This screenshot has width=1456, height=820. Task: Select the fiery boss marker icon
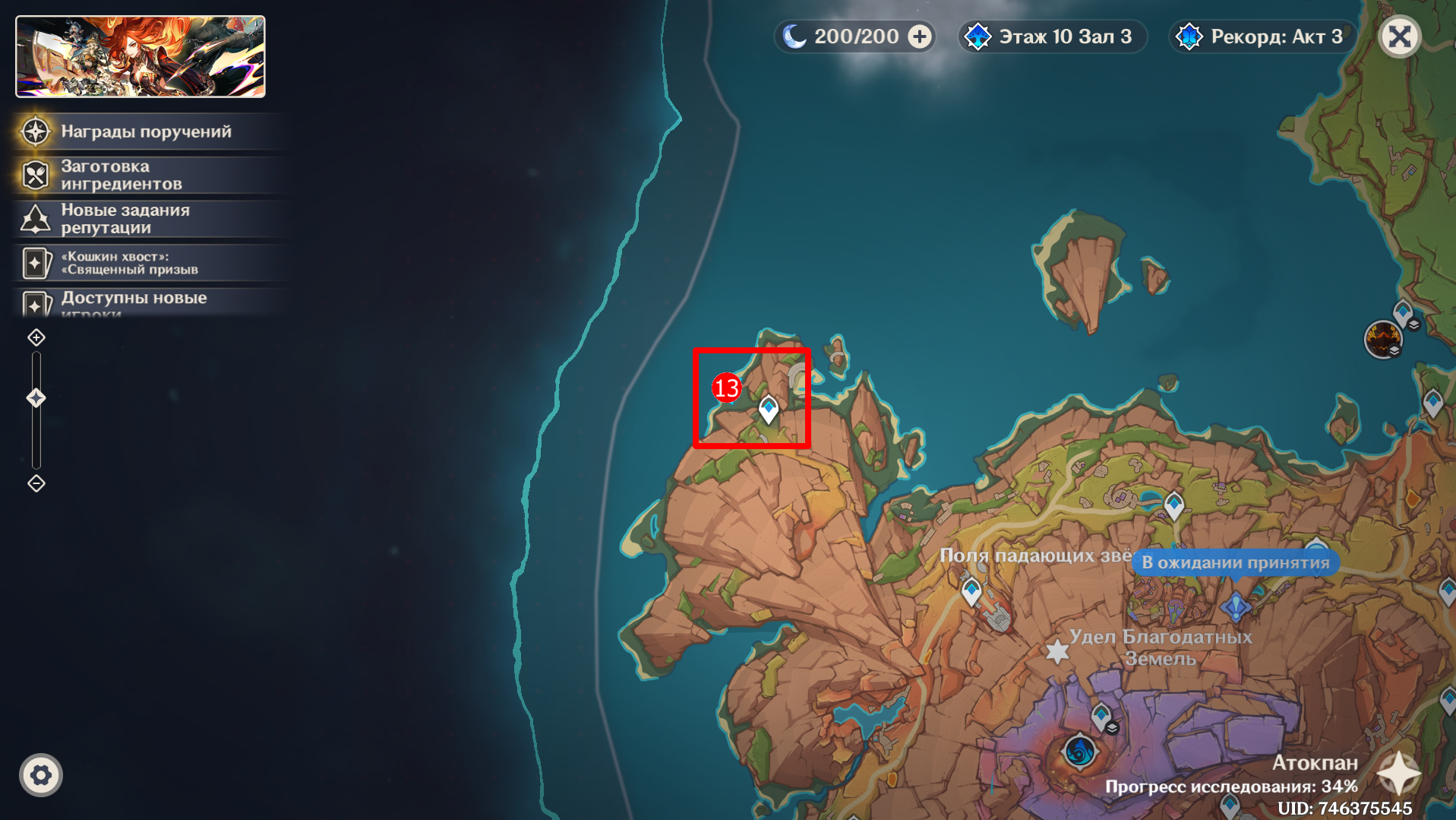1382,338
